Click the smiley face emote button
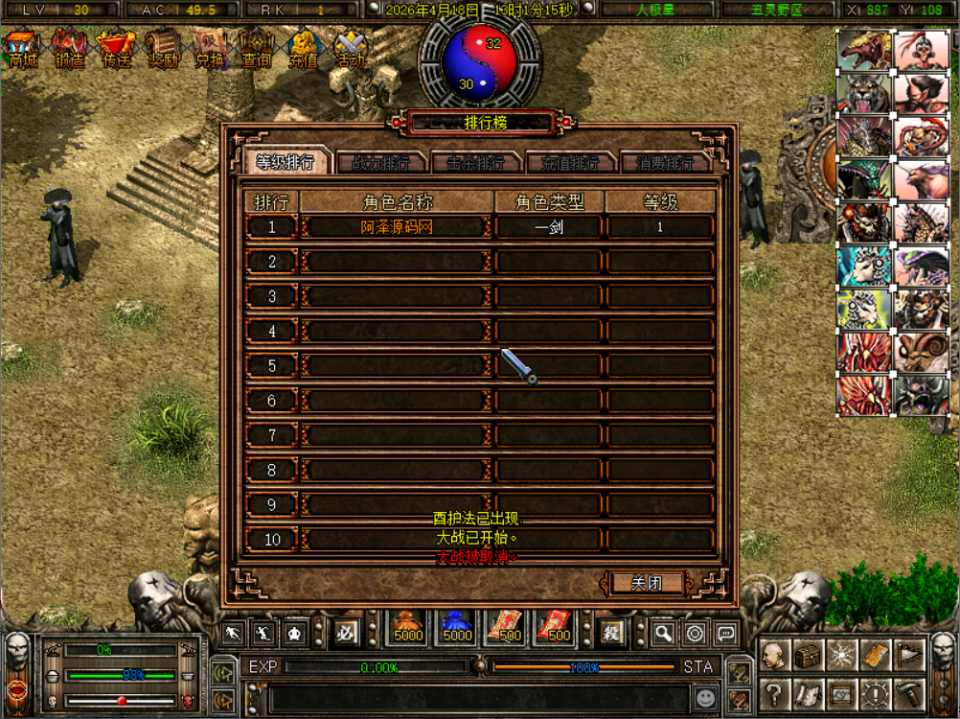Screen dimensions: 960x719 (x=706, y=695)
